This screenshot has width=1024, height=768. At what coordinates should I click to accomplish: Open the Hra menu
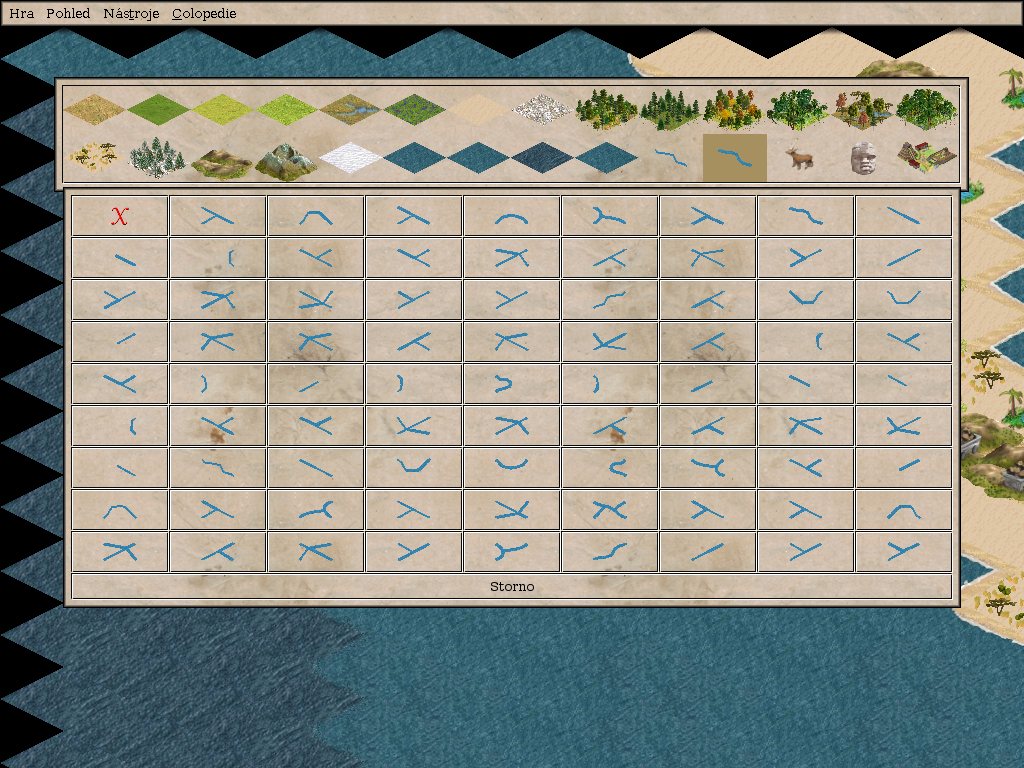click(21, 14)
